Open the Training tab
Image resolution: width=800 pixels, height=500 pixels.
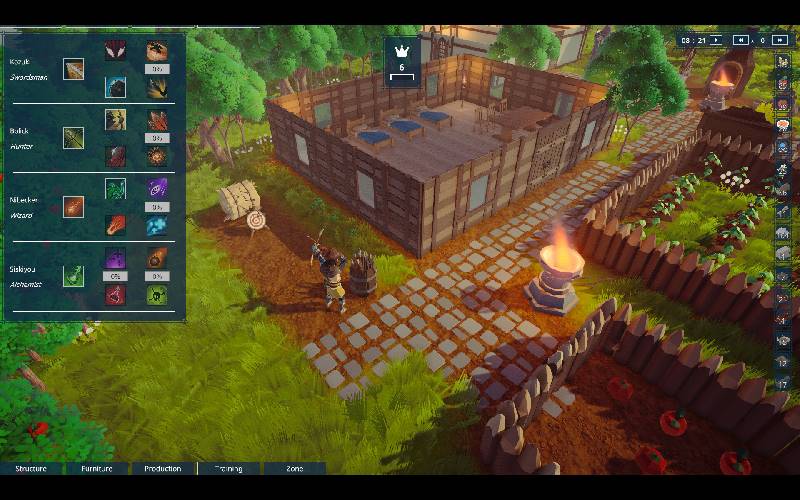click(x=228, y=468)
